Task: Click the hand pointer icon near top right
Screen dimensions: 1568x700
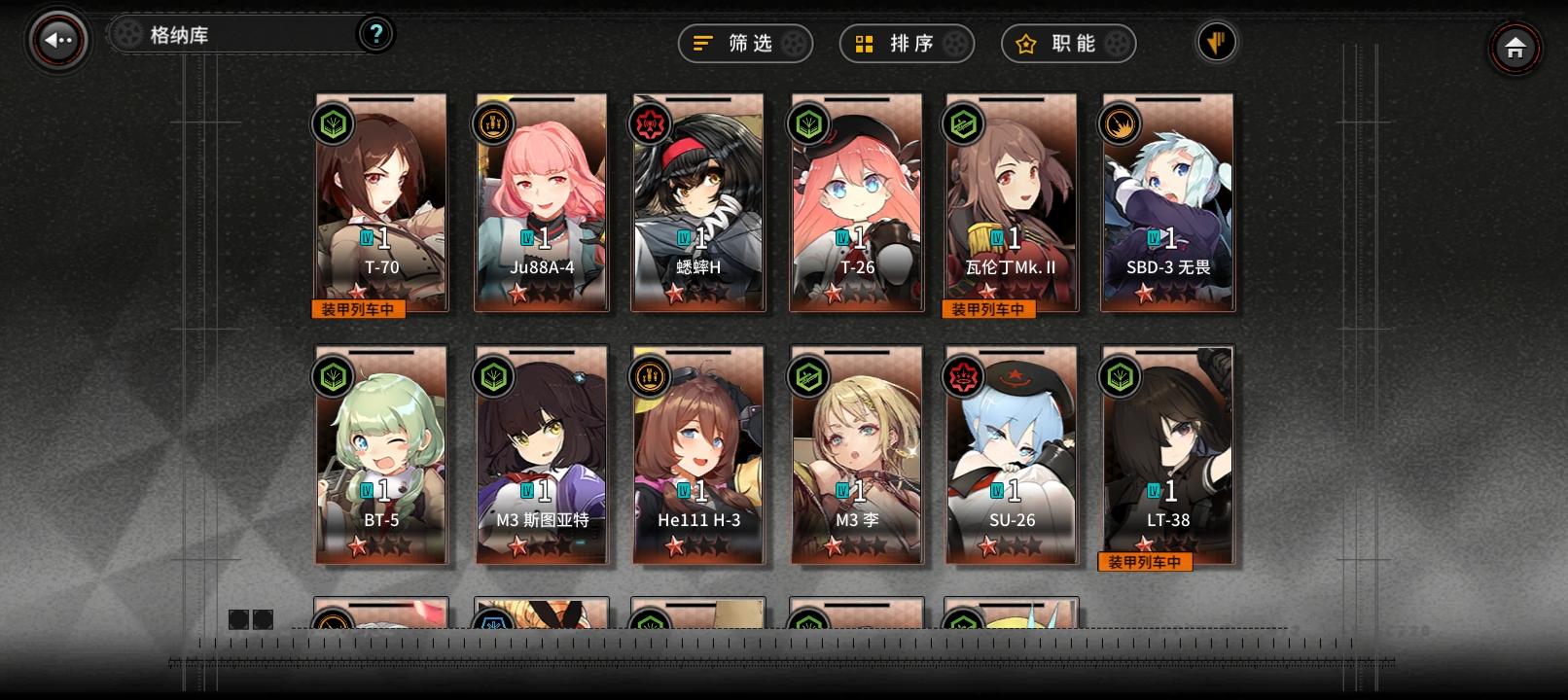Action: click(x=1216, y=43)
